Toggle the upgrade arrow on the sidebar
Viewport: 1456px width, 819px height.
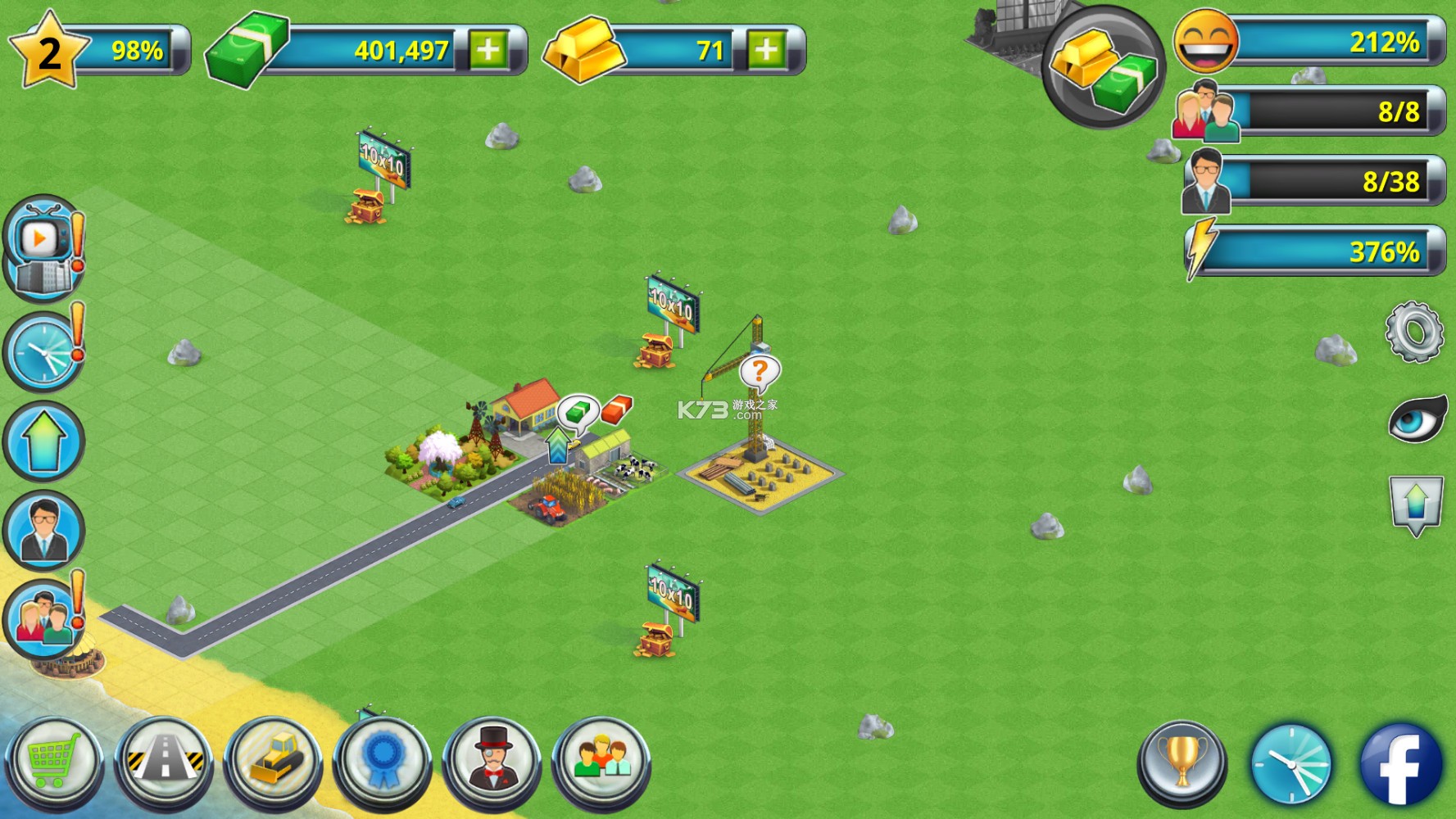point(45,442)
